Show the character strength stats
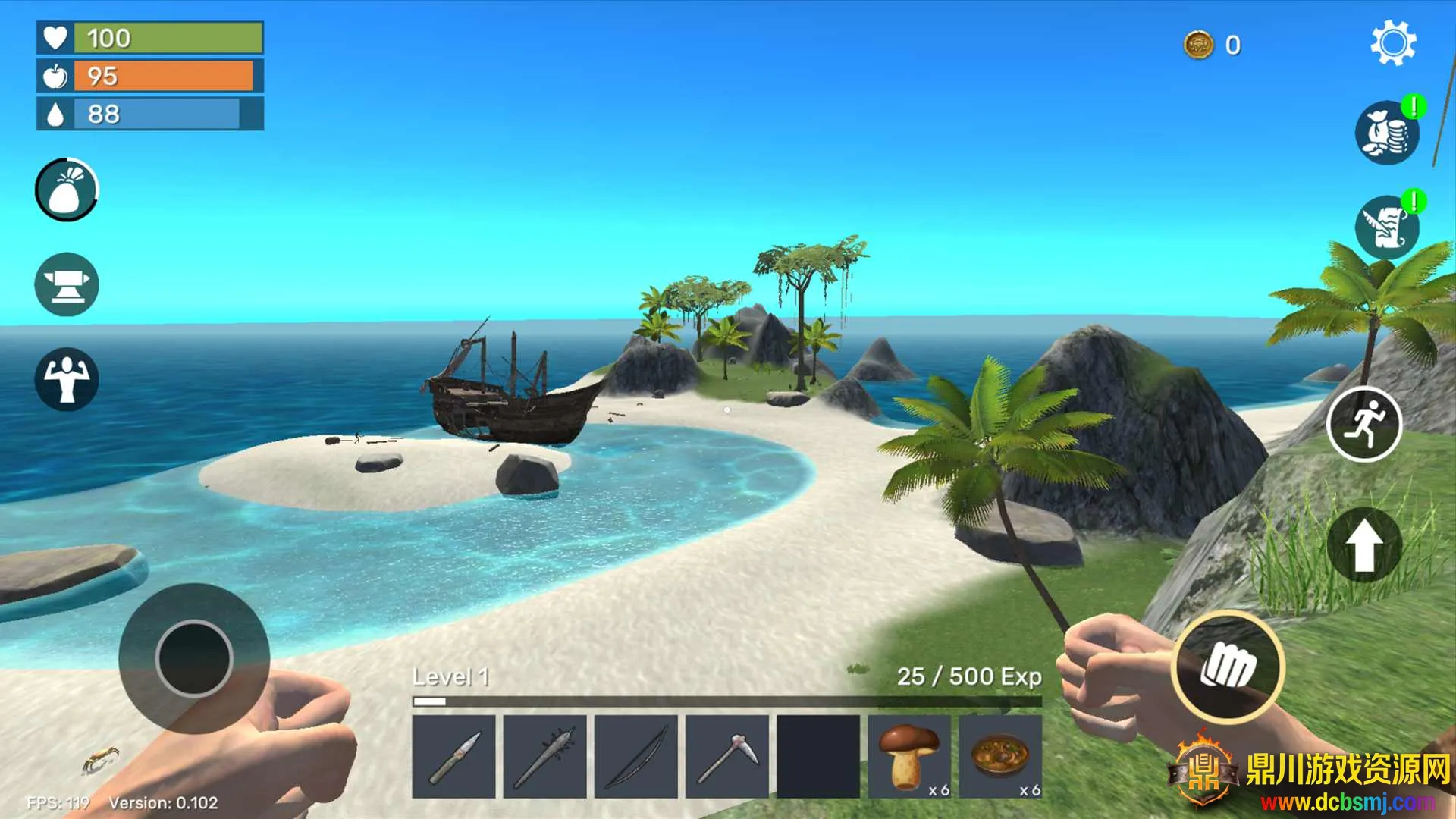The height and width of the screenshot is (819, 1456). click(x=67, y=379)
